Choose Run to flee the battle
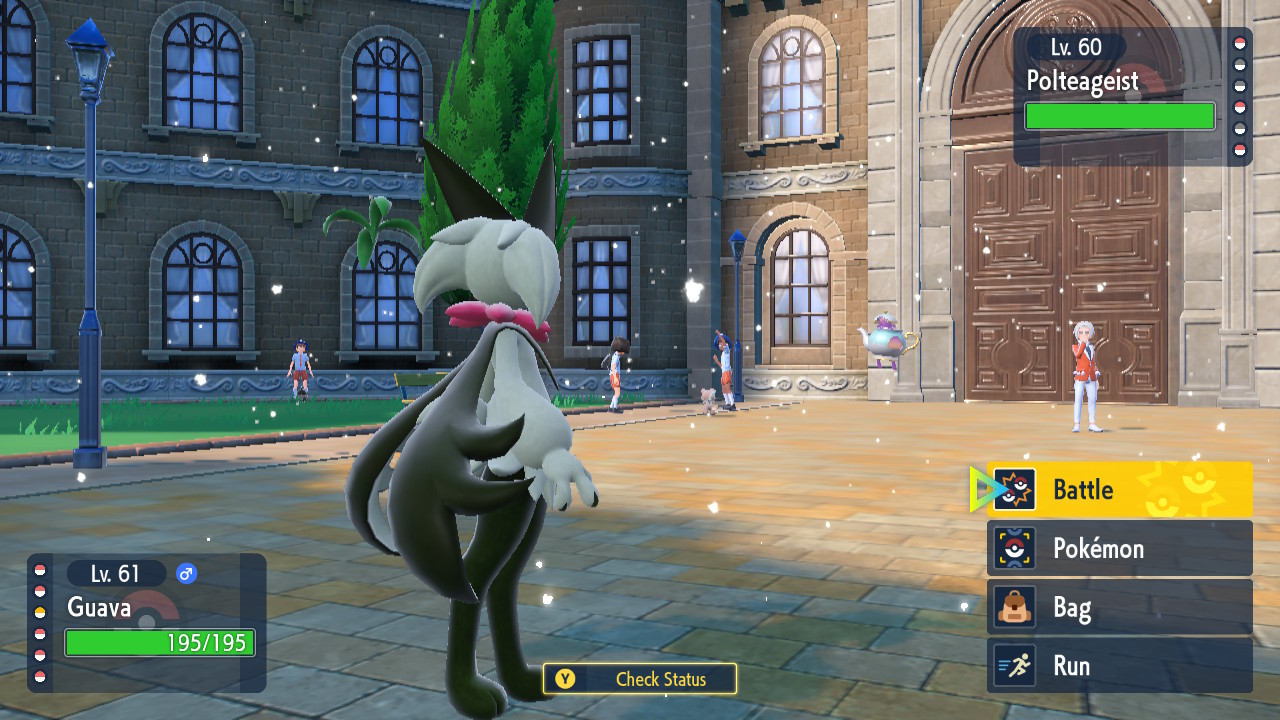This screenshot has height=720, width=1280. click(x=1119, y=666)
